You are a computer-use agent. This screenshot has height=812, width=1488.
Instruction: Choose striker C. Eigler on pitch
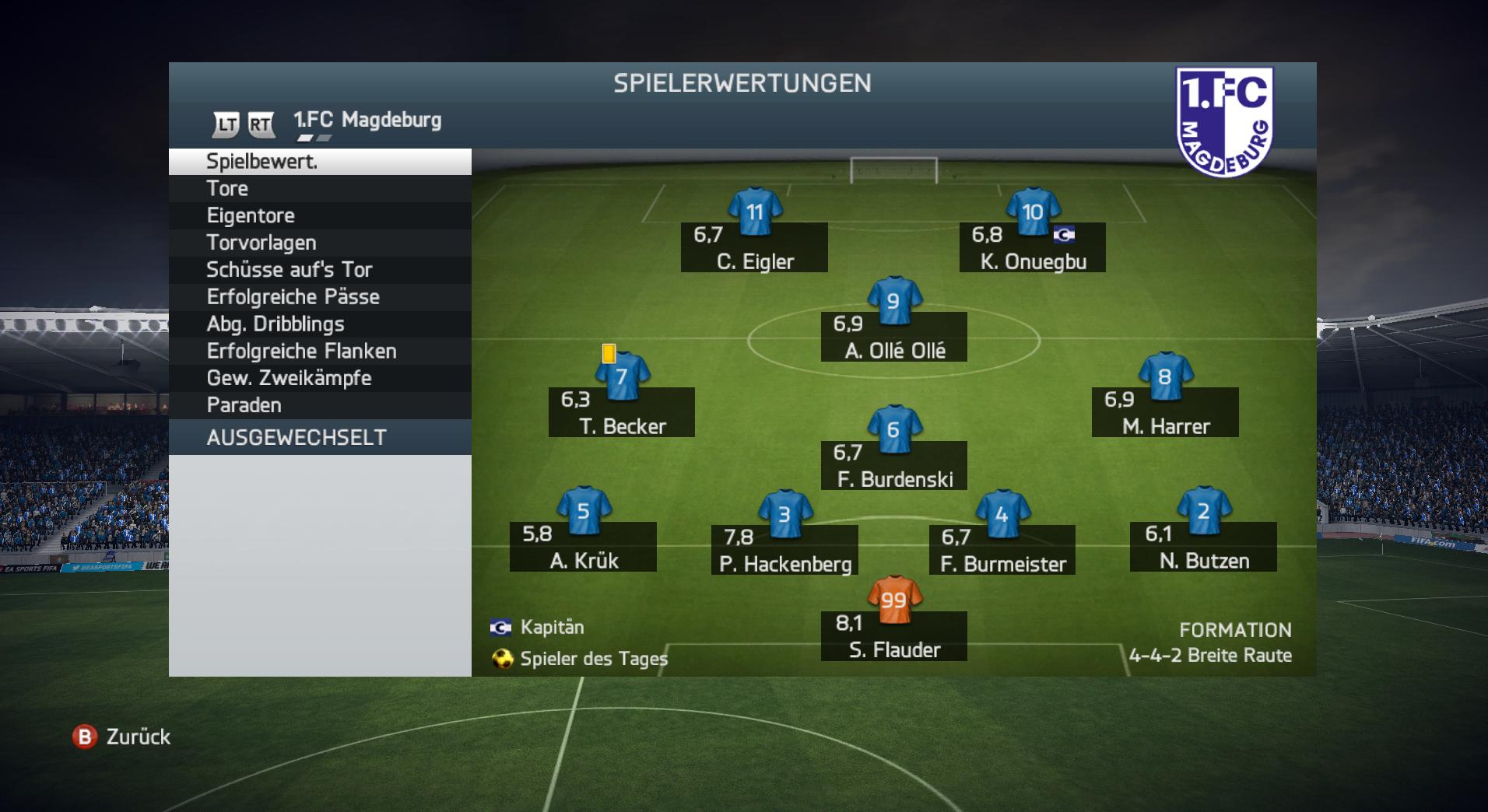pos(754,247)
